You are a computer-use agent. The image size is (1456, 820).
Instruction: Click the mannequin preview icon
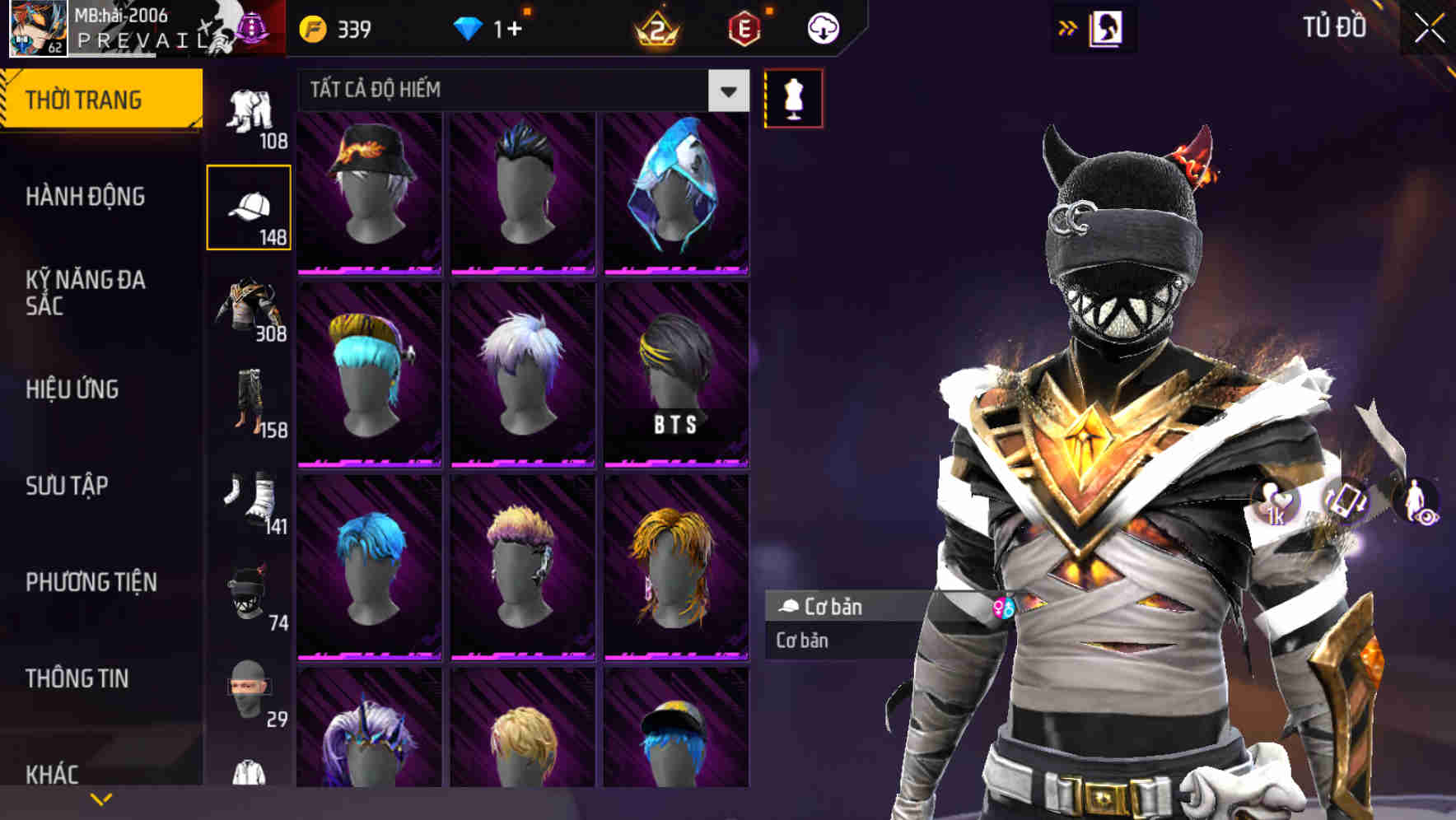(793, 97)
